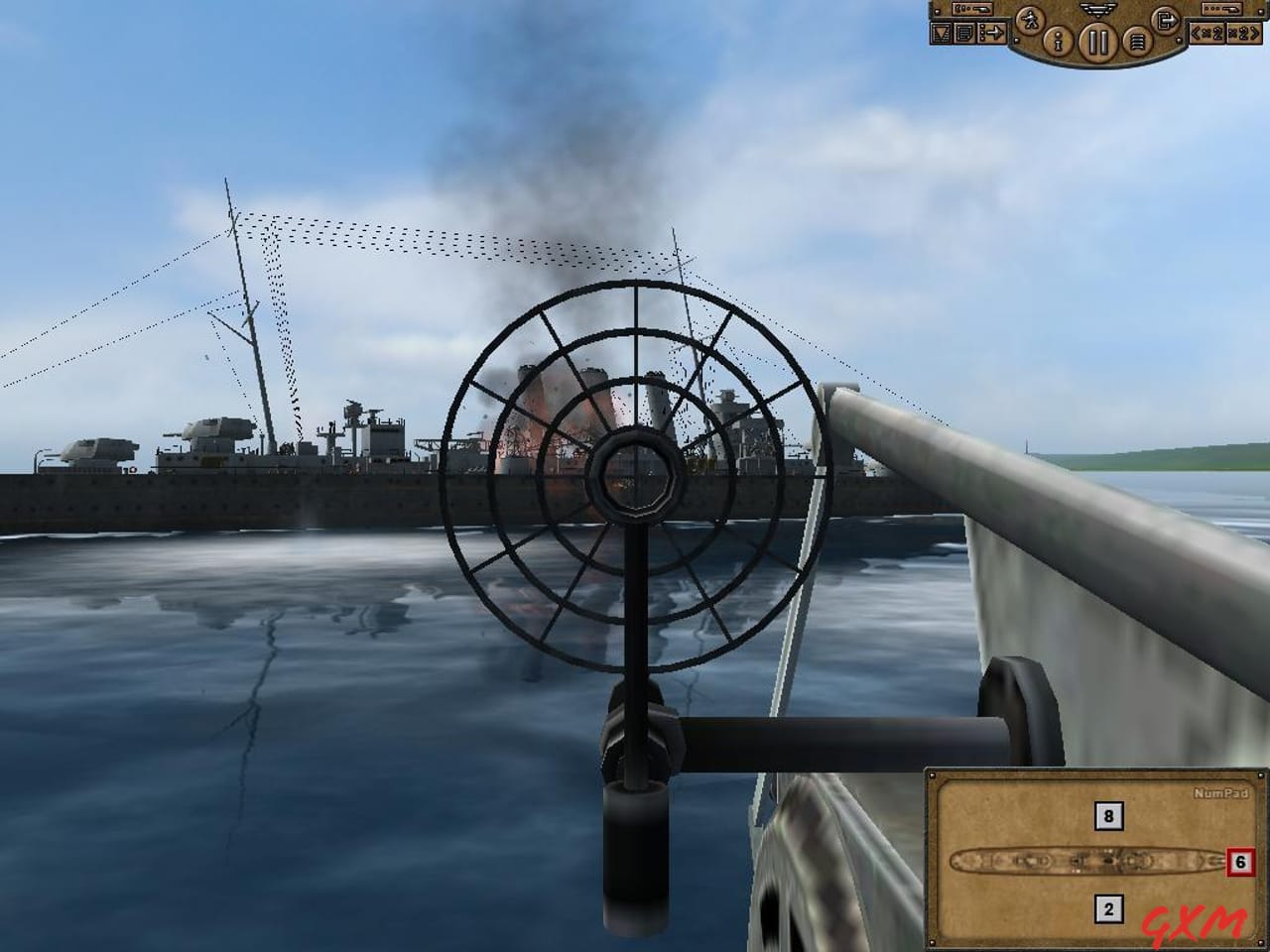This screenshot has height=952, width=1270.
Task: Collapse the HUD via its right corner stud
Action: pyautogui.click(x=1178, y=40)
